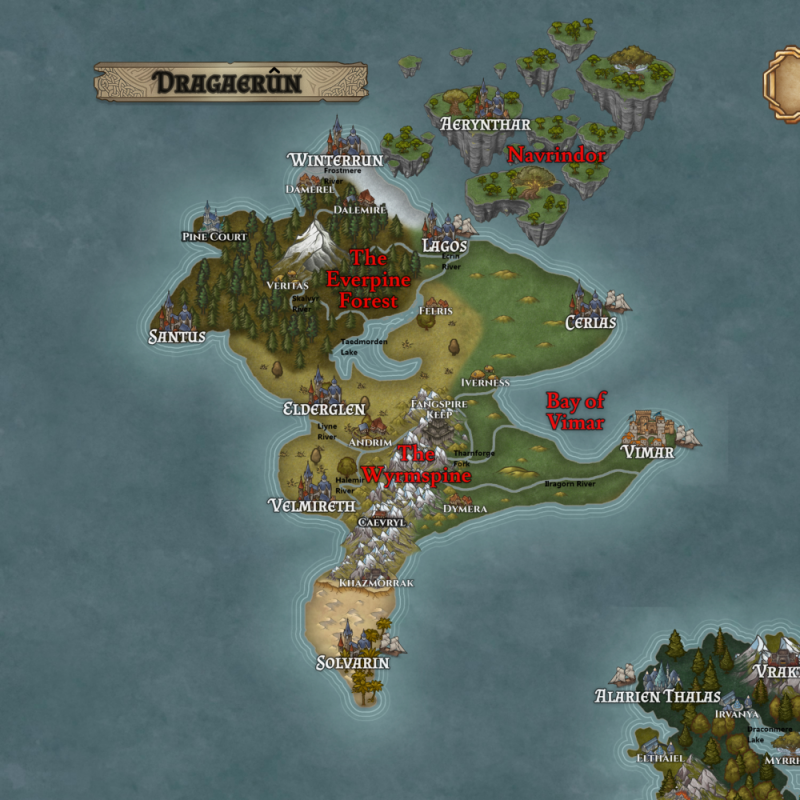Open the Solvarin desert city marker
This screenshot has width=800, height=800.
coord(352,637)
